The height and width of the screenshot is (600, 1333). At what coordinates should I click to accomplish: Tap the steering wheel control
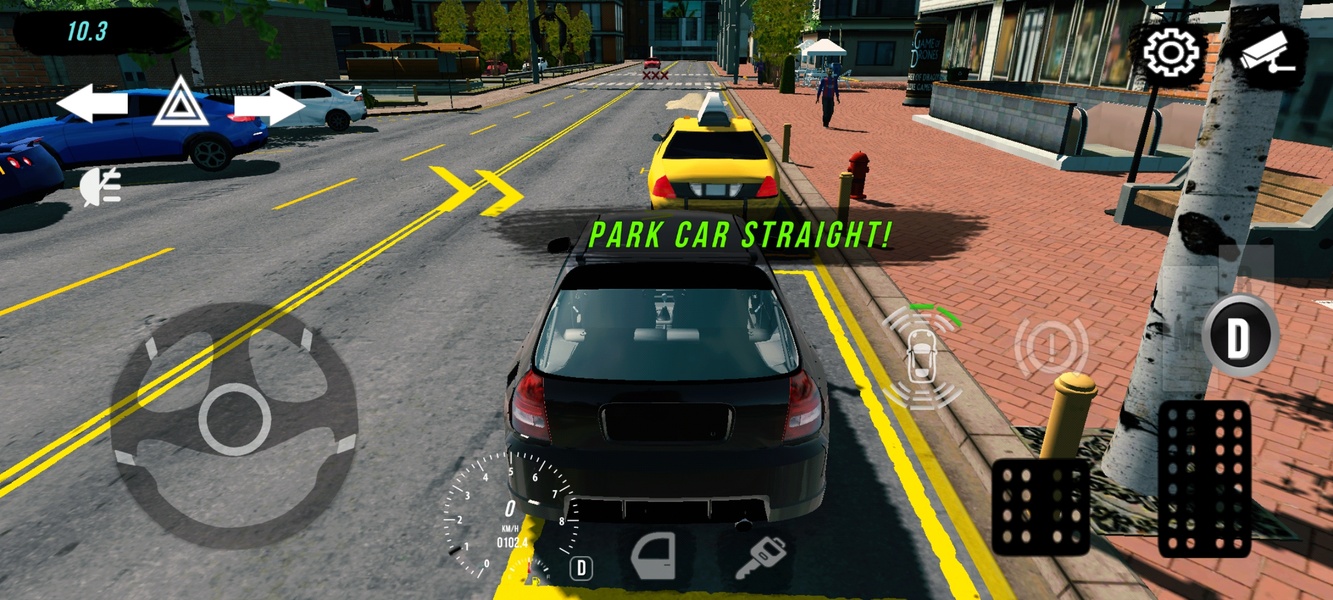click(x=234, y=419)
